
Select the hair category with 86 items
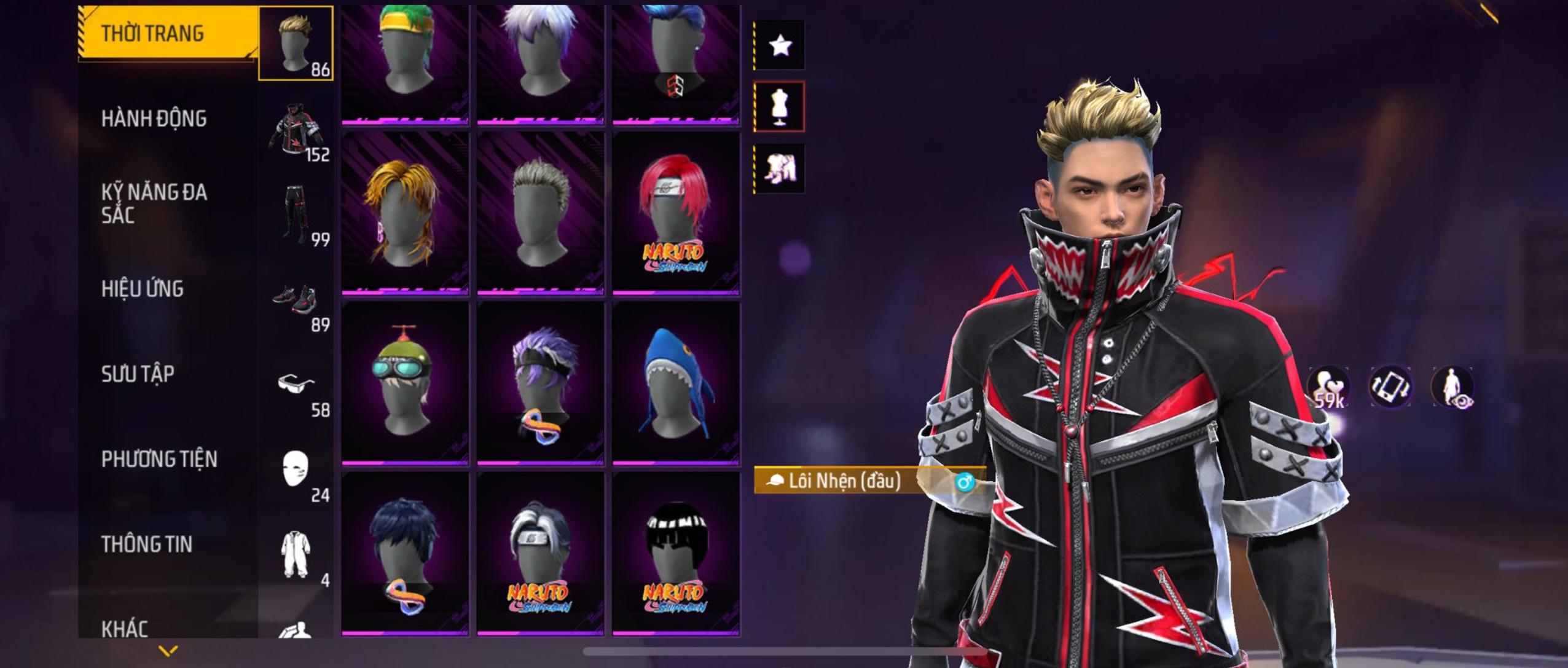click(296, 43)
